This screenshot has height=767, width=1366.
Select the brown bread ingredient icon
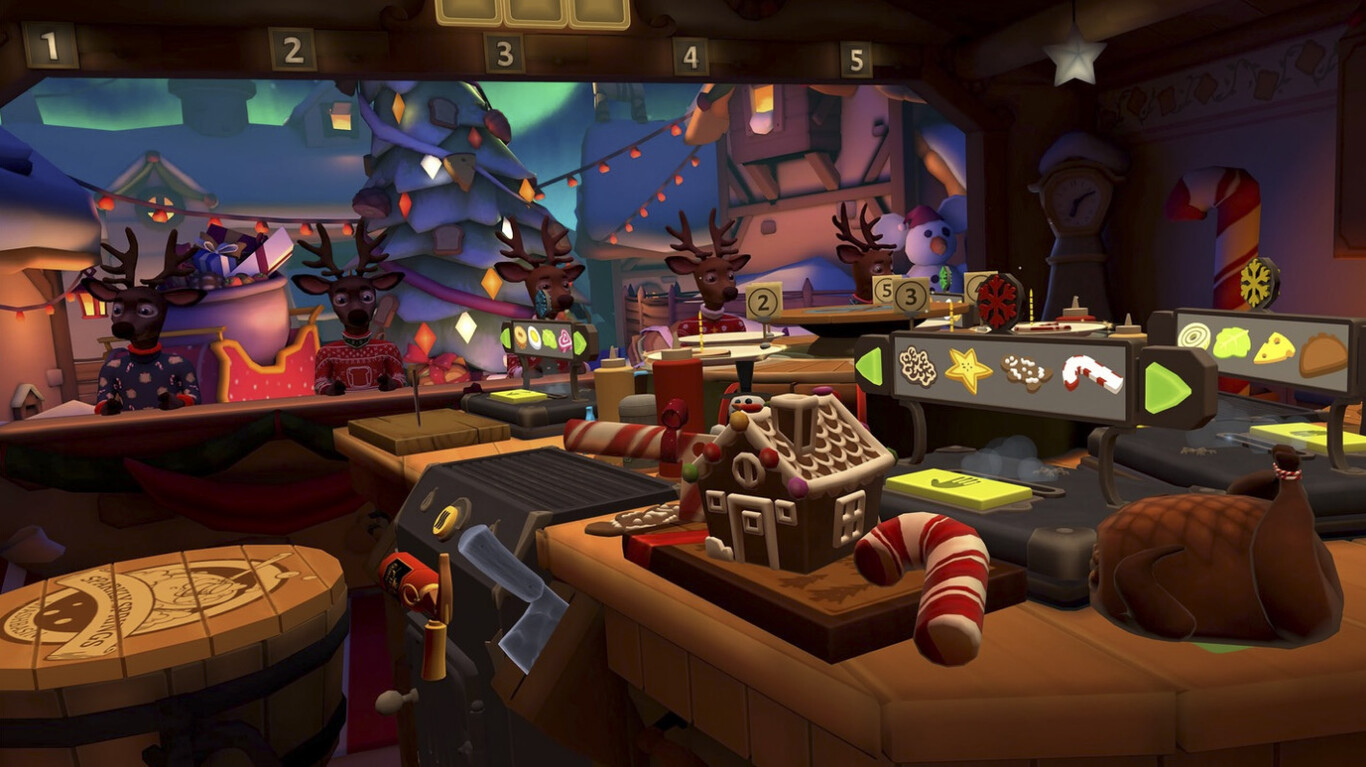point(1323,355)
